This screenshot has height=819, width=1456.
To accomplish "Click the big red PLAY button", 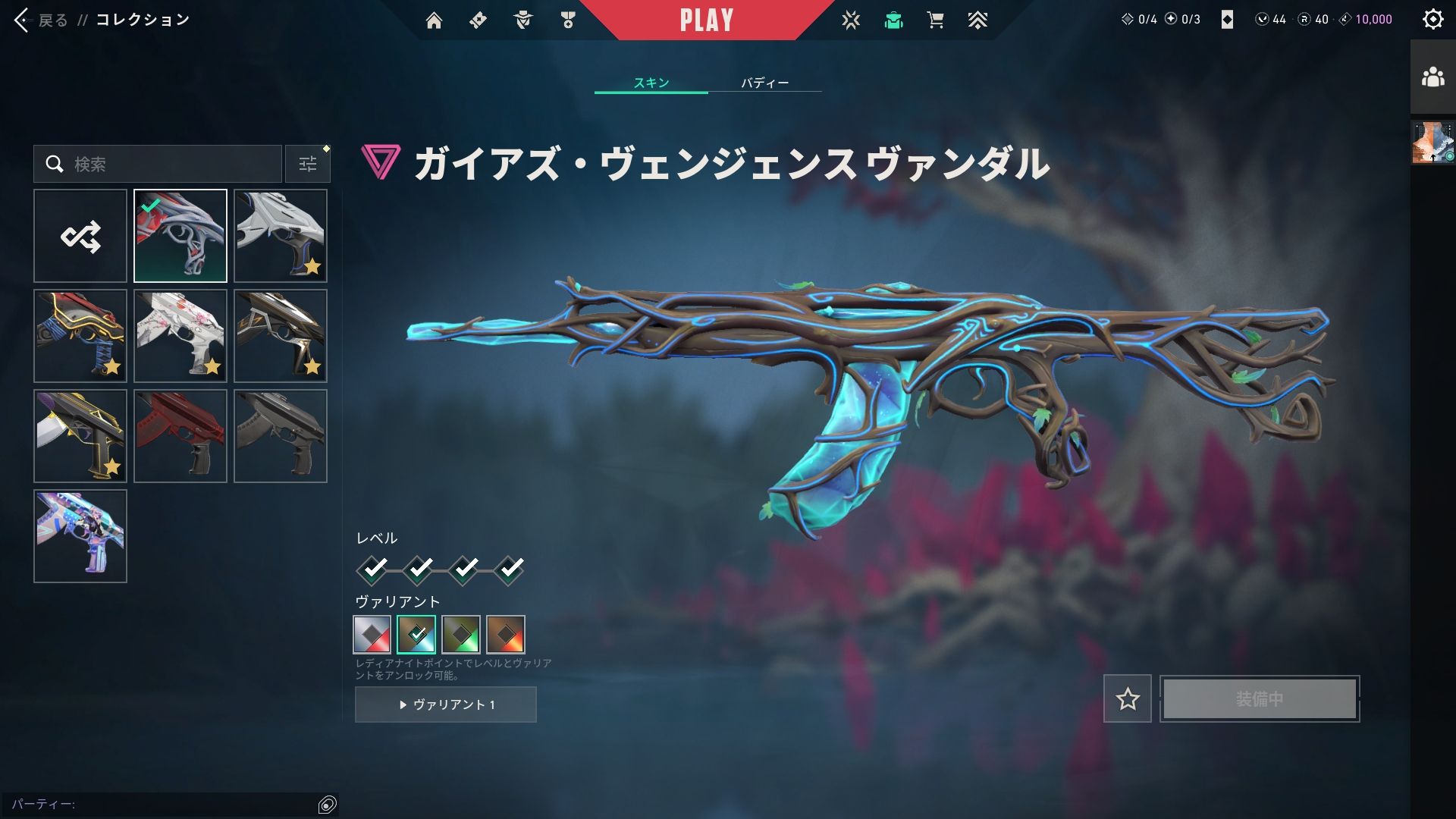I will point(706,20).
